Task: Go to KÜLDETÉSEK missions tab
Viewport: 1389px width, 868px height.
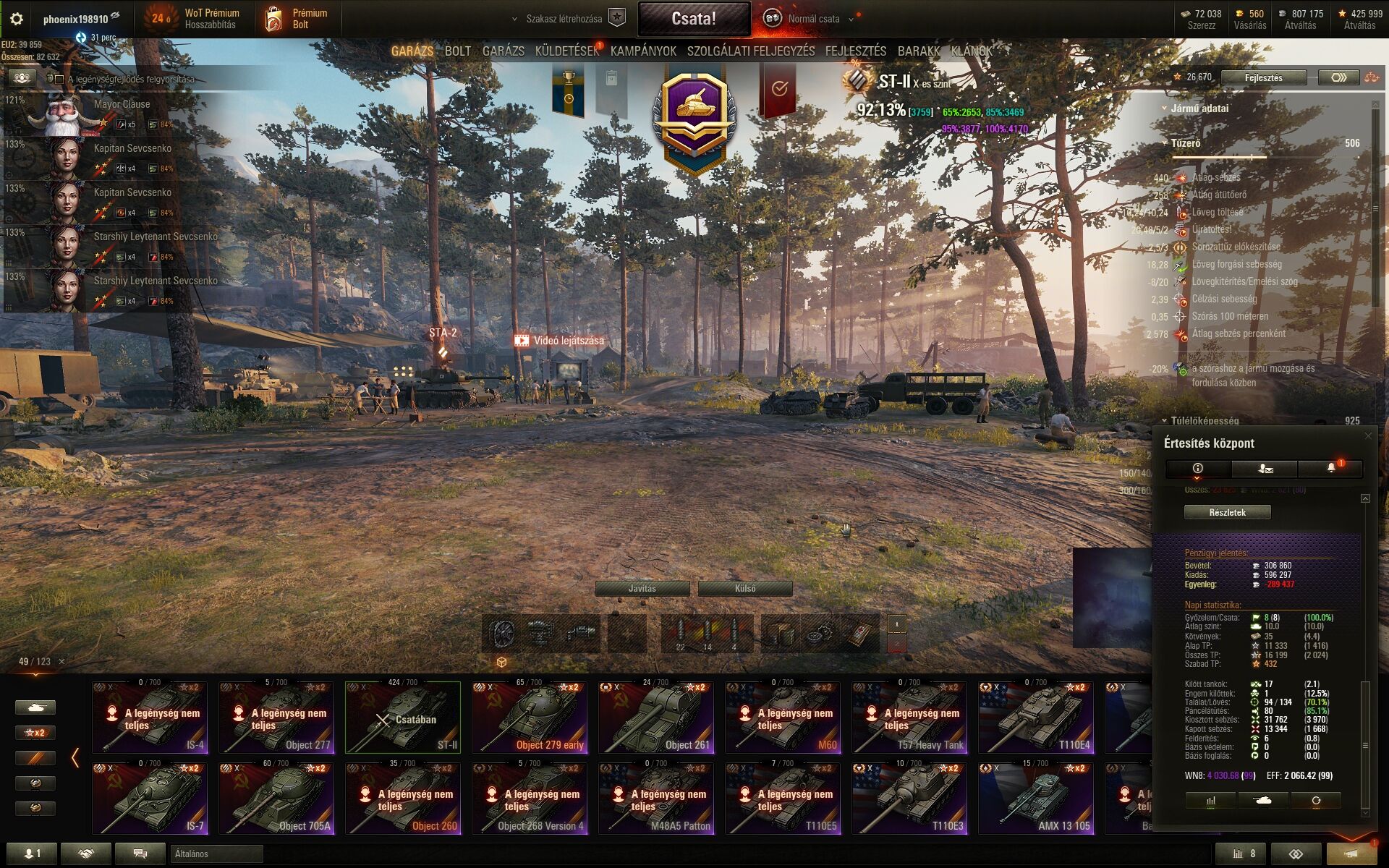Action: pos(566,51)
